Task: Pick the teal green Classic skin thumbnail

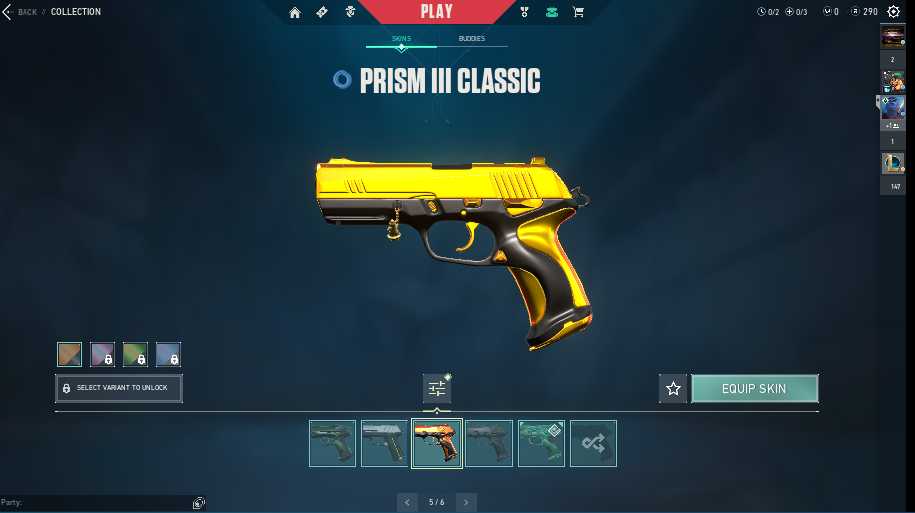Action: point(541,443)
